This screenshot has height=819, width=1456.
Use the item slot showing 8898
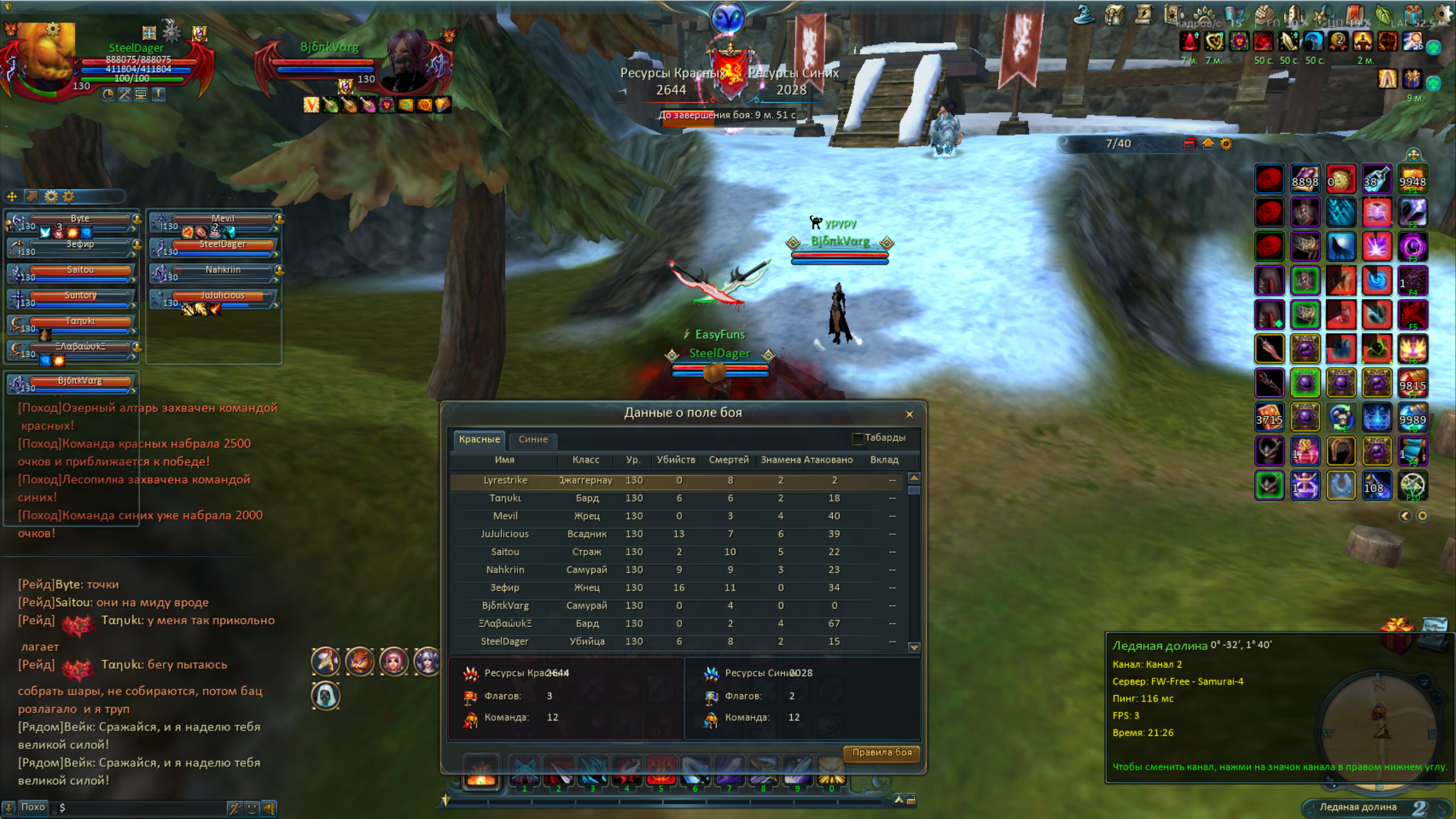click(x=1305, y=180)
